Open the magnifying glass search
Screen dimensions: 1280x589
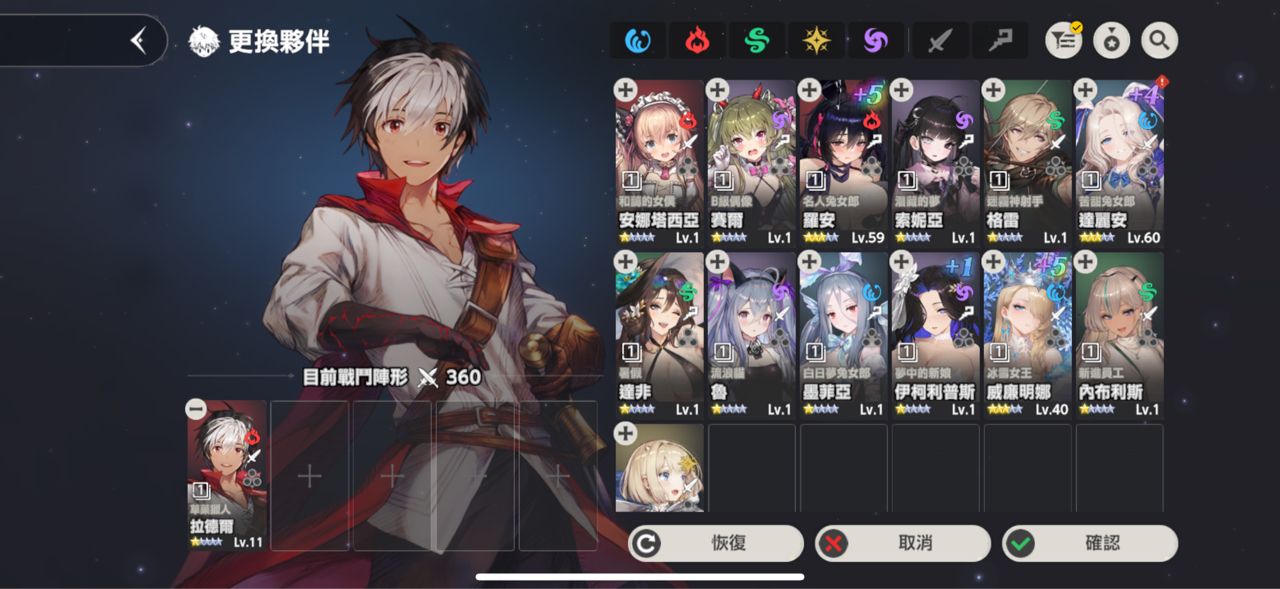point(1159,41)
